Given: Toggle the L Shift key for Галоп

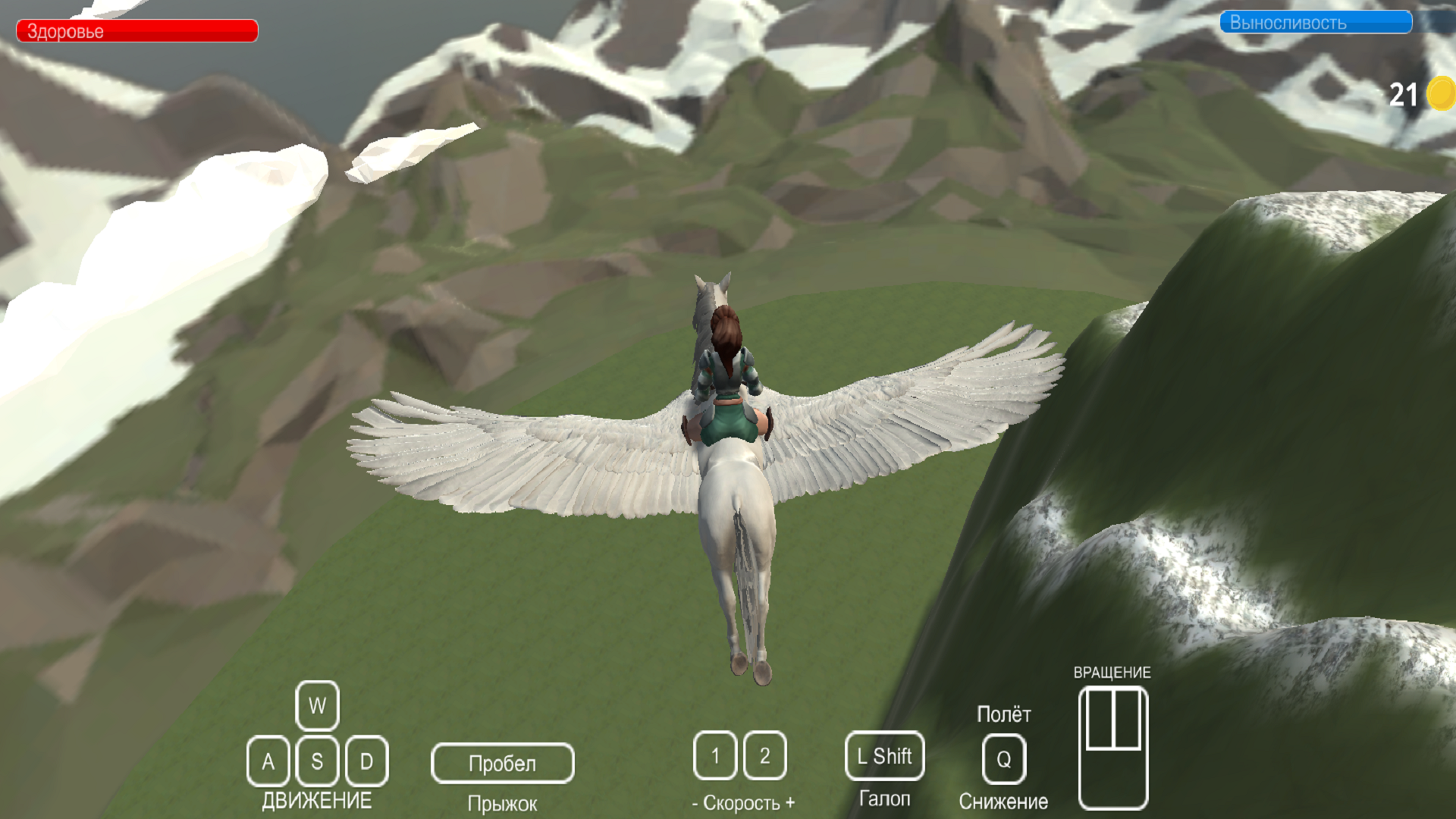Looking at the screenshot, I should [884, 755].
